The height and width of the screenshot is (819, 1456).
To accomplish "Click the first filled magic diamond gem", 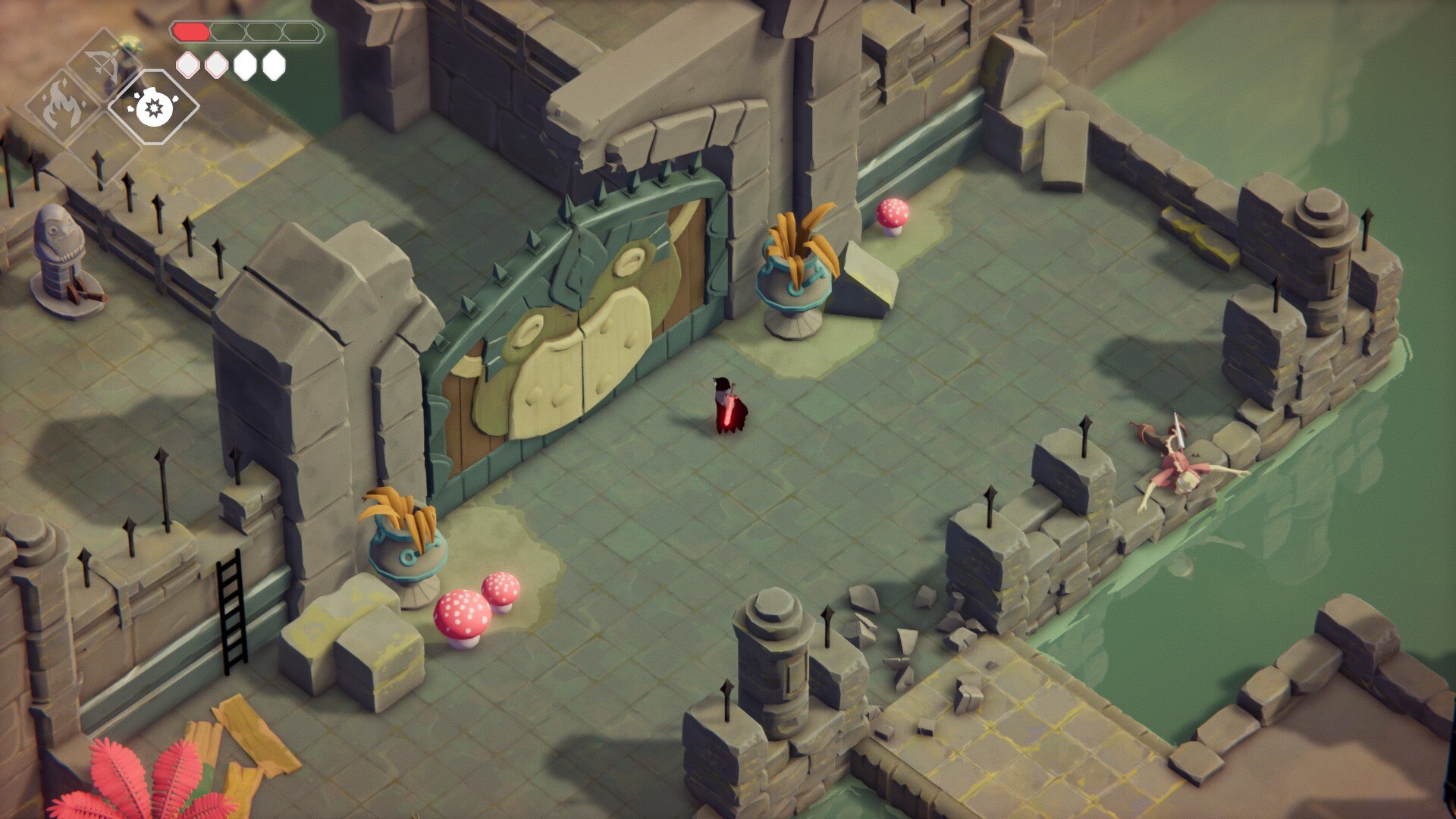I will tap(244, 66).
